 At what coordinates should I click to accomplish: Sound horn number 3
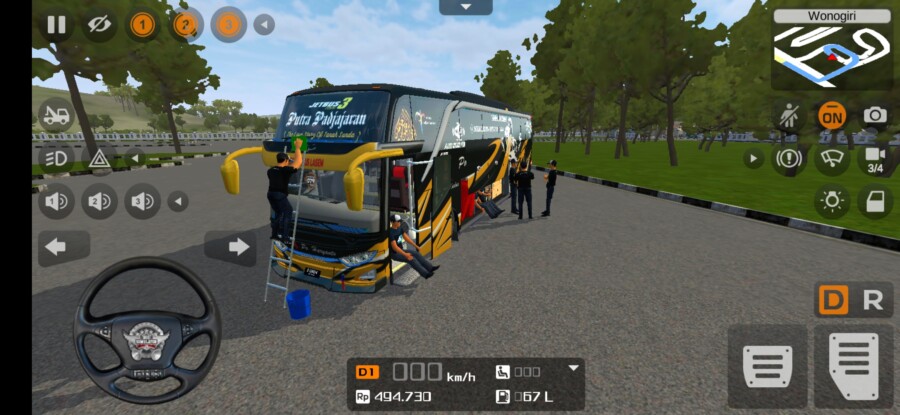(142, 202)
